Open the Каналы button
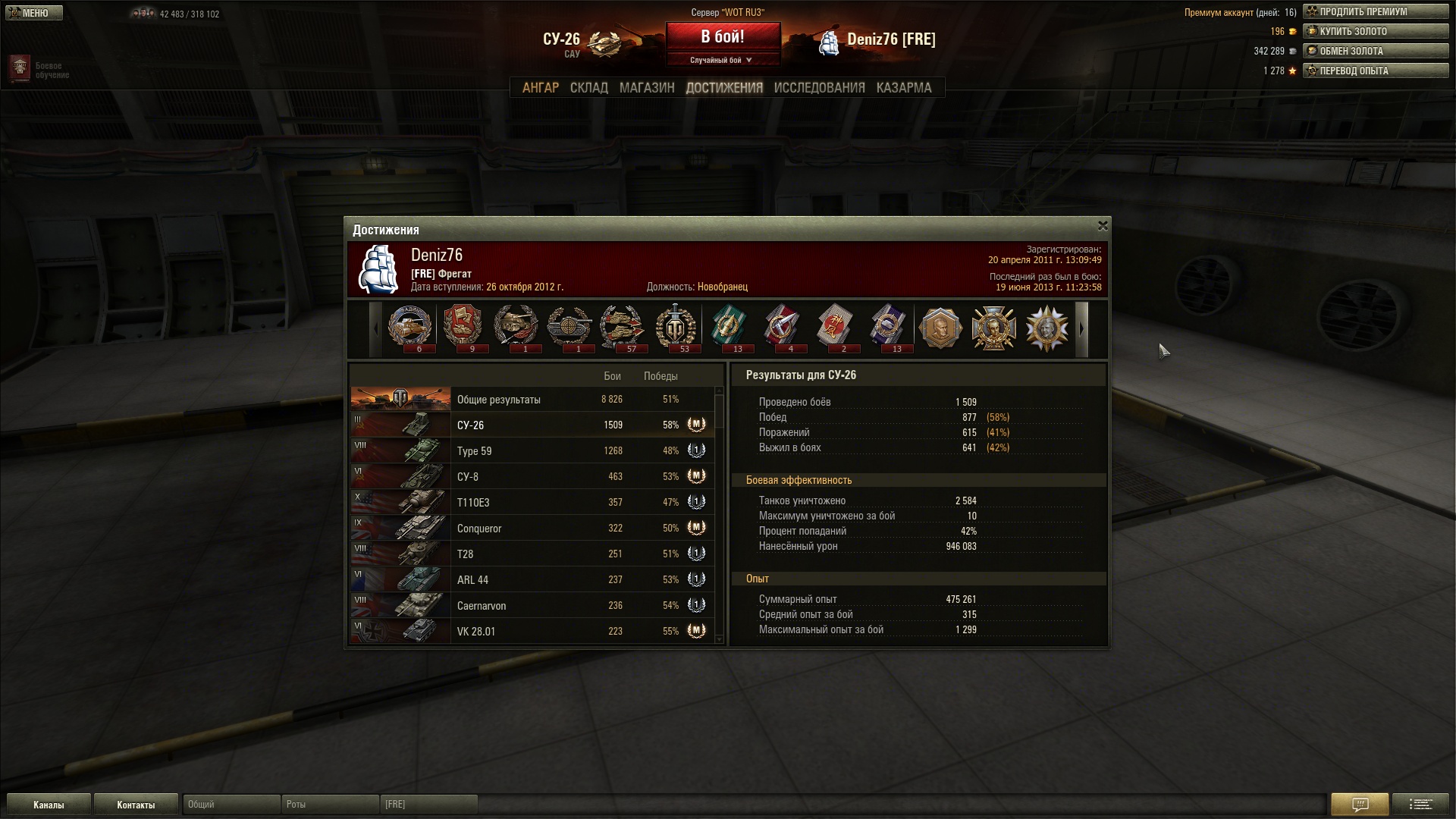1456x819 pixels. tap(49, 805)
